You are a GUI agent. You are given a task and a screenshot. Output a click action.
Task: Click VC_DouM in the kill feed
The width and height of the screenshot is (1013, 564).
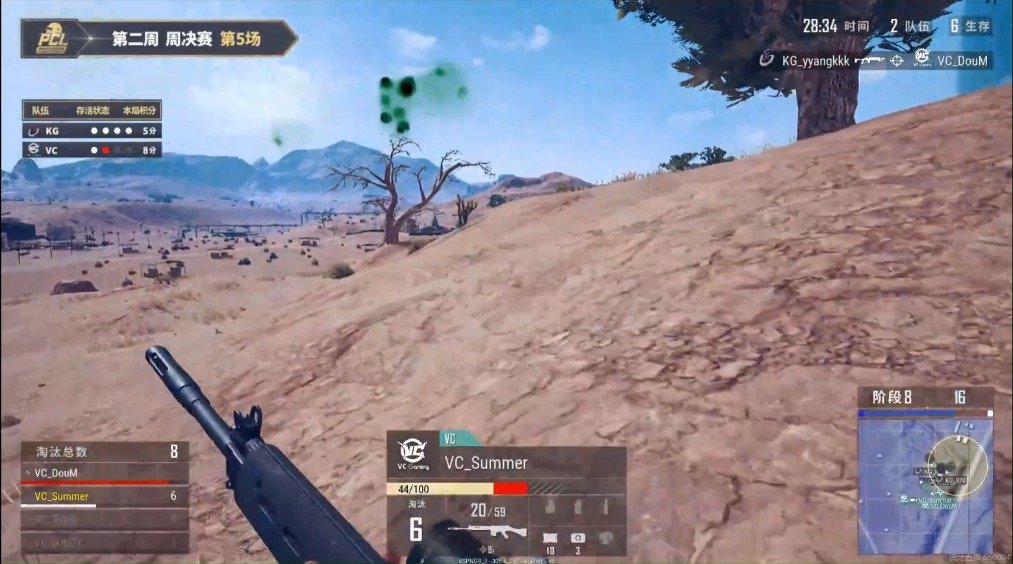click(962, 61)
